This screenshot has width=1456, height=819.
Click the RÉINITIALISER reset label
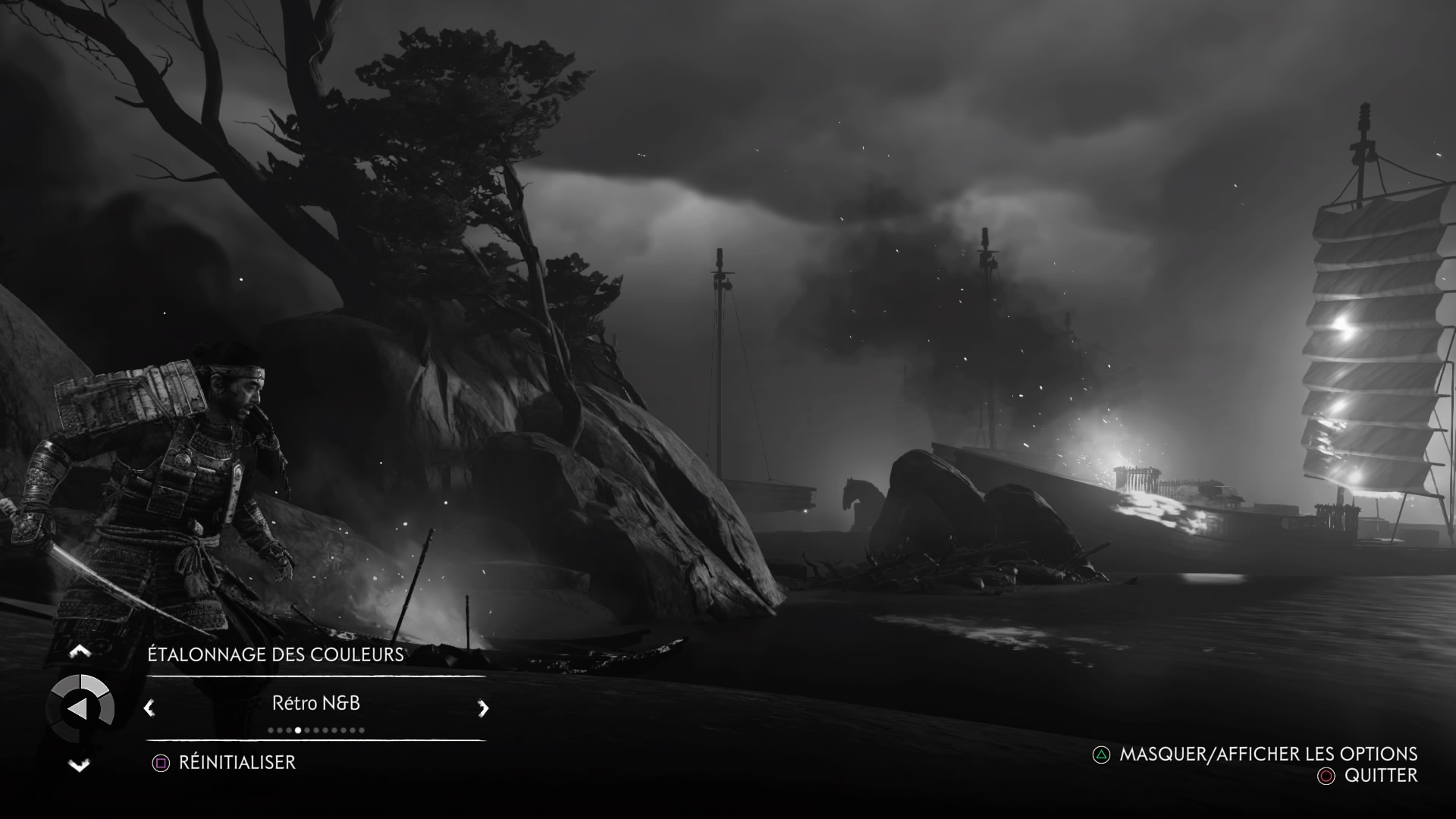point(237,762)
